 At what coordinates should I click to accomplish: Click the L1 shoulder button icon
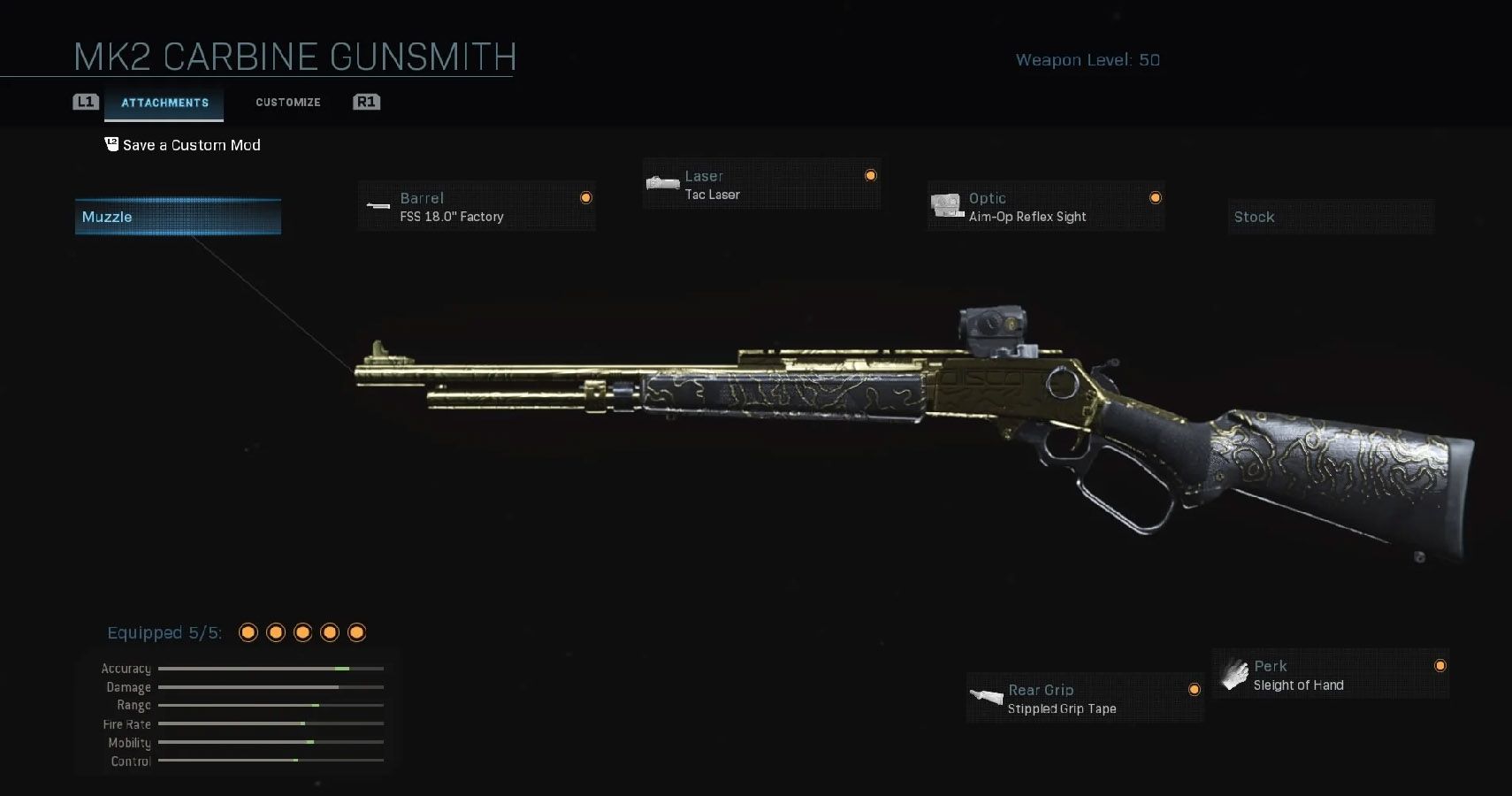tap(85, 102)
